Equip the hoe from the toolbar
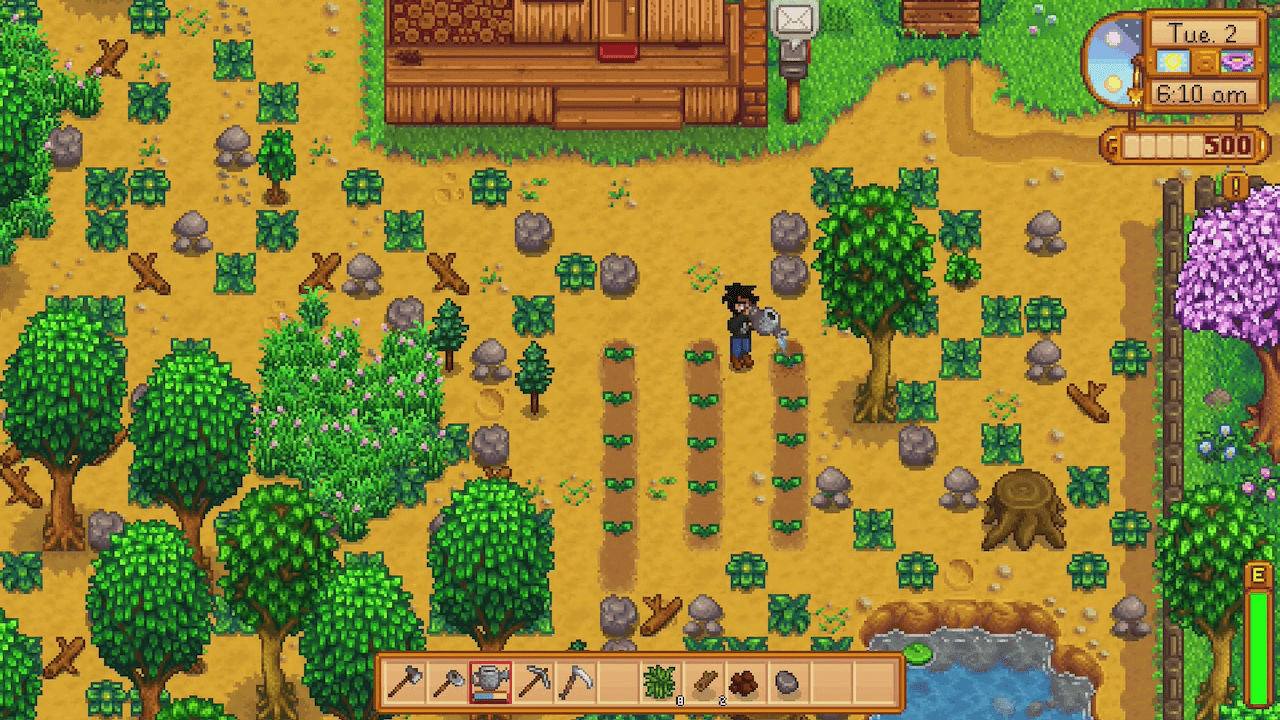The width and height of the screenshot is (1280, 720). coord(447,683)
